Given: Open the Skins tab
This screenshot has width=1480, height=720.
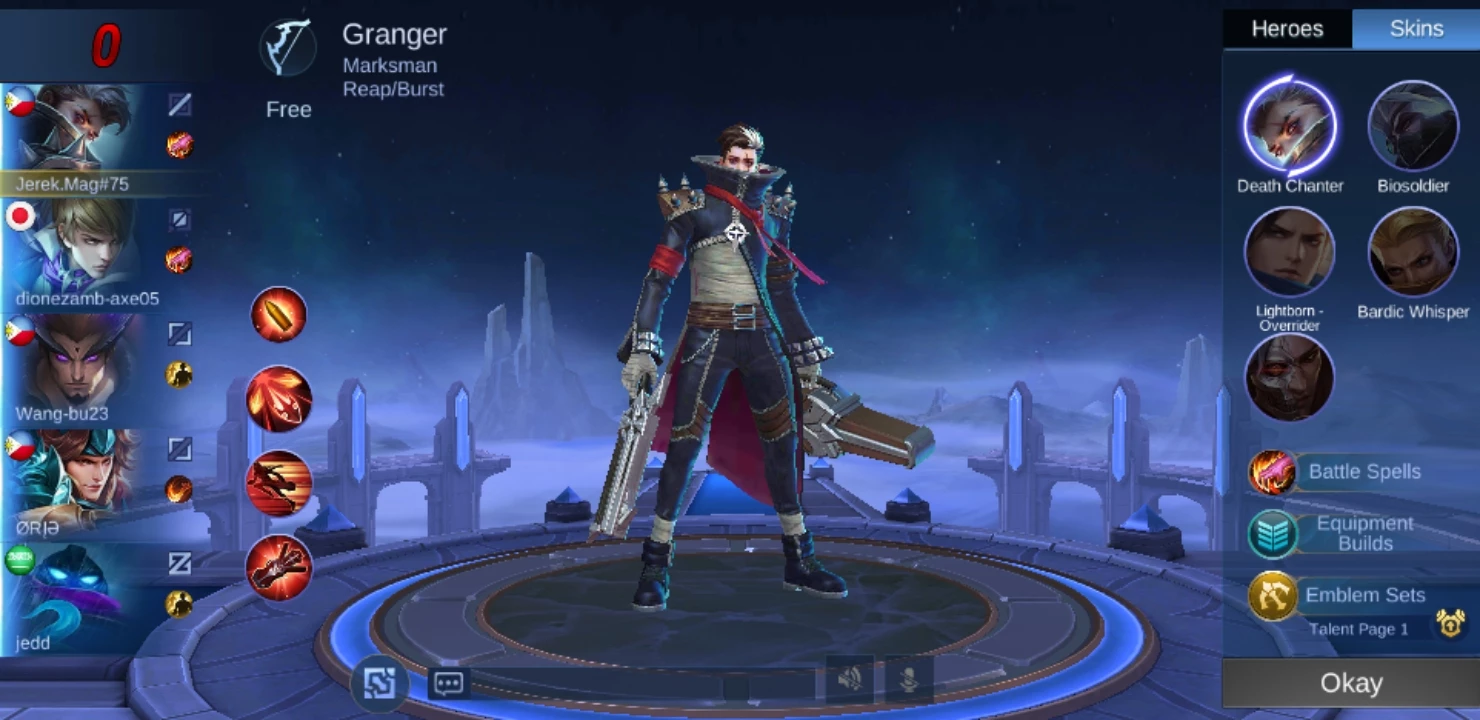Looking at the screenshot, I should (x=1416, y=29).
